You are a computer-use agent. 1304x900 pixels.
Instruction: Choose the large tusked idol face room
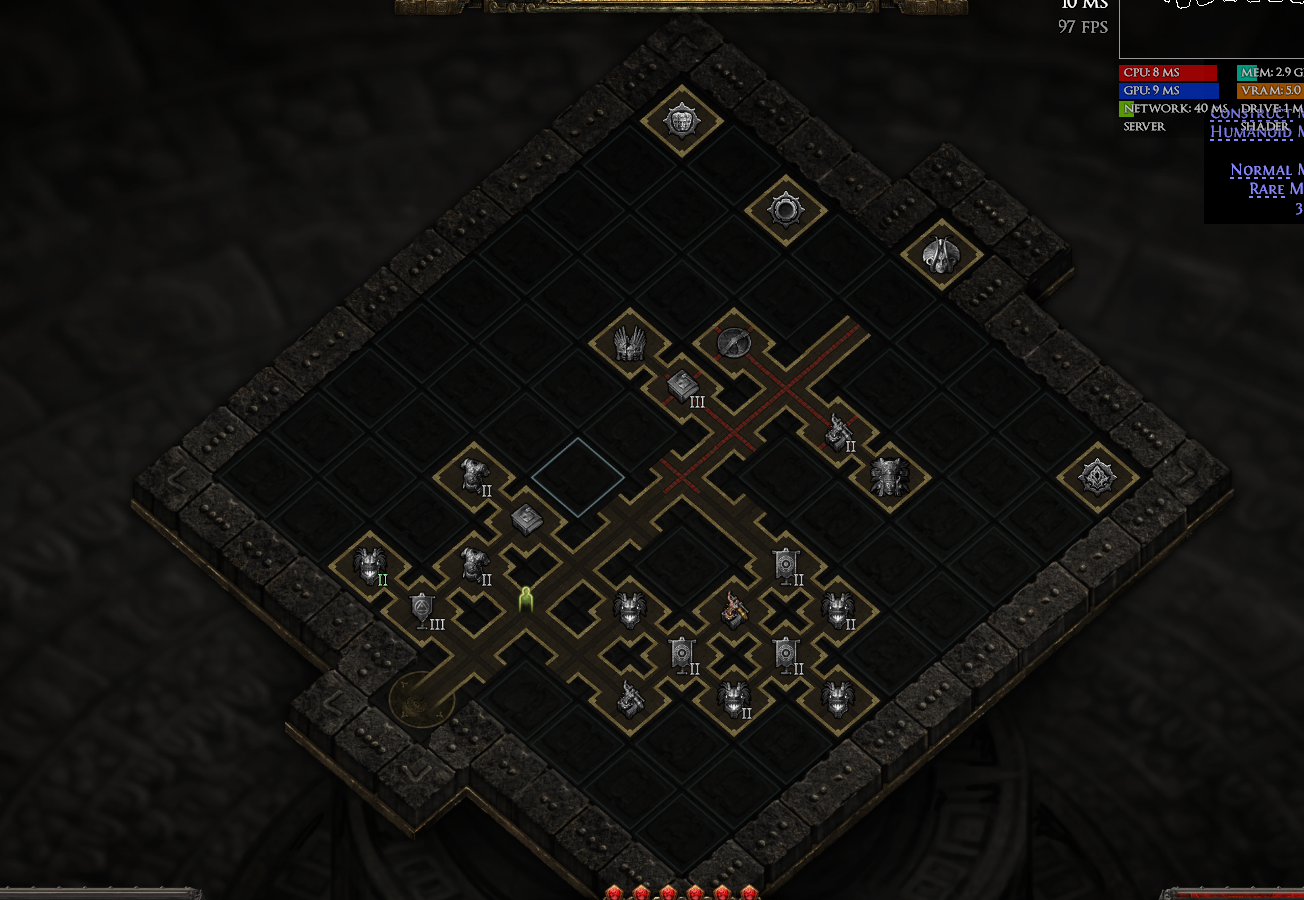click(888, 476)
